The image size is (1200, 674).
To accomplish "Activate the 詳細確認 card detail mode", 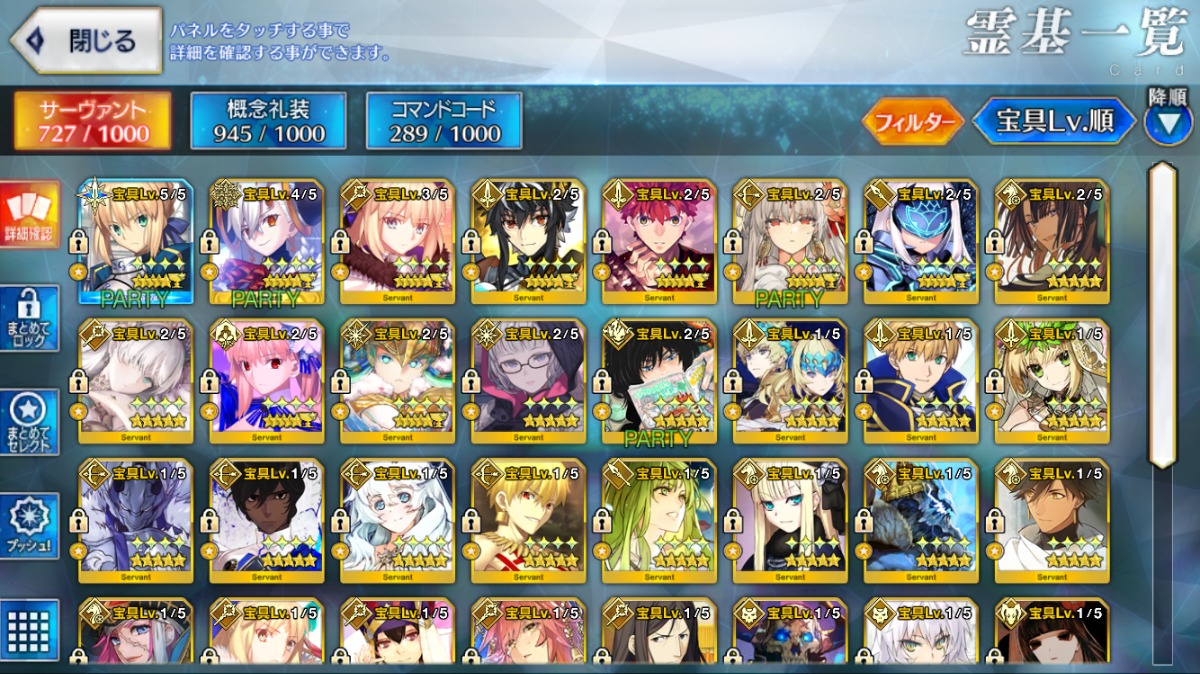I will [x=30, y=216].
